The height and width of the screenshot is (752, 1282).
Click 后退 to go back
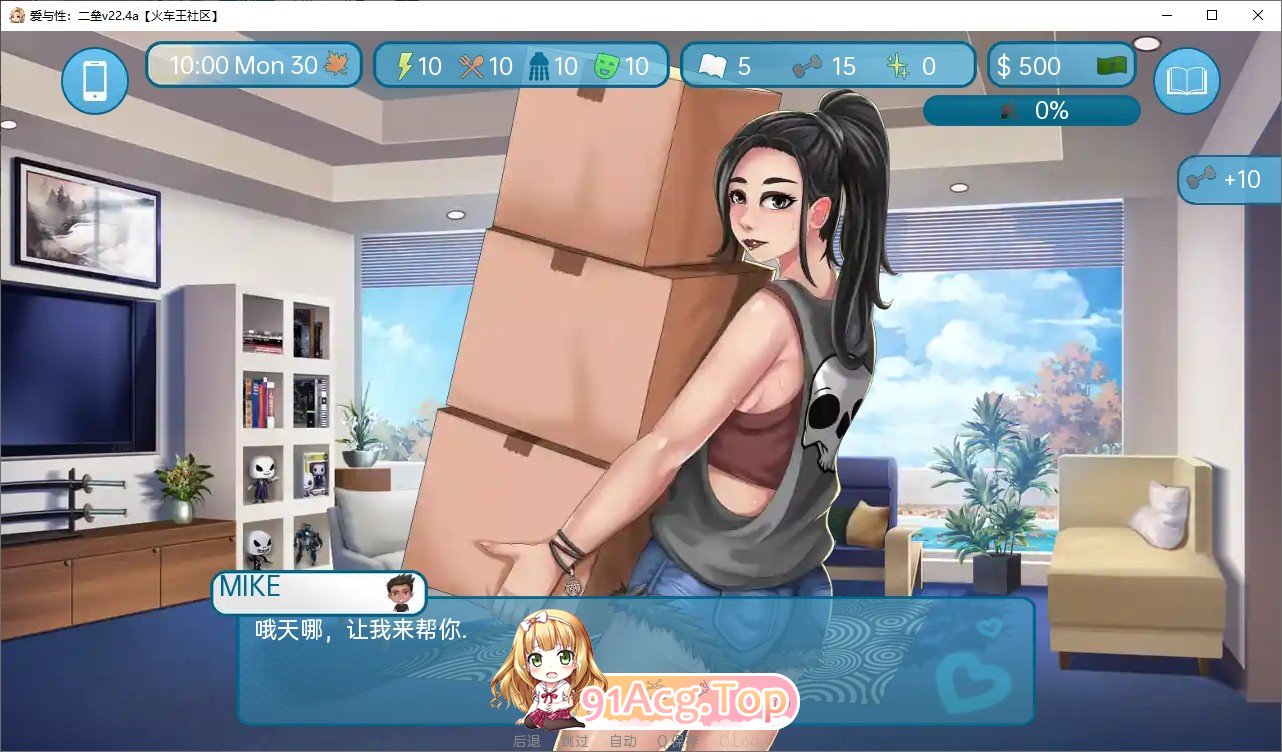pos(527,741)
